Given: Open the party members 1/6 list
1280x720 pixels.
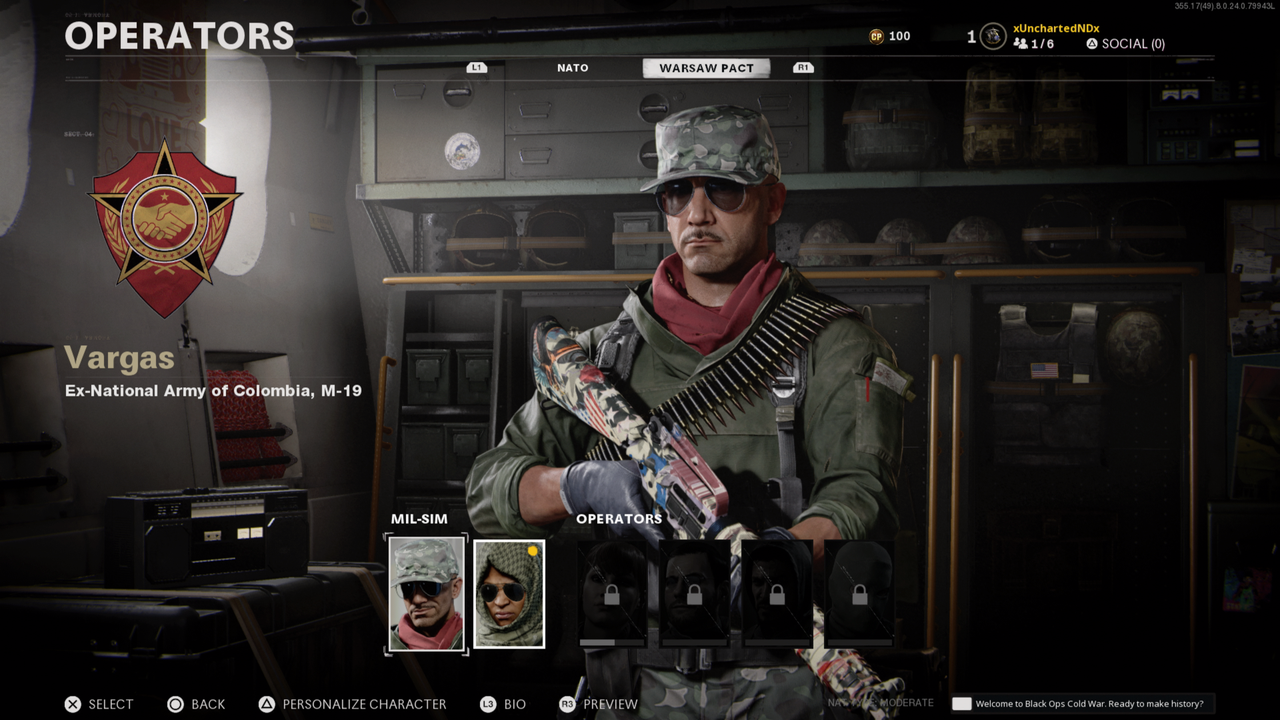Looking at the screenshot, I should (x=1033, y=44).
